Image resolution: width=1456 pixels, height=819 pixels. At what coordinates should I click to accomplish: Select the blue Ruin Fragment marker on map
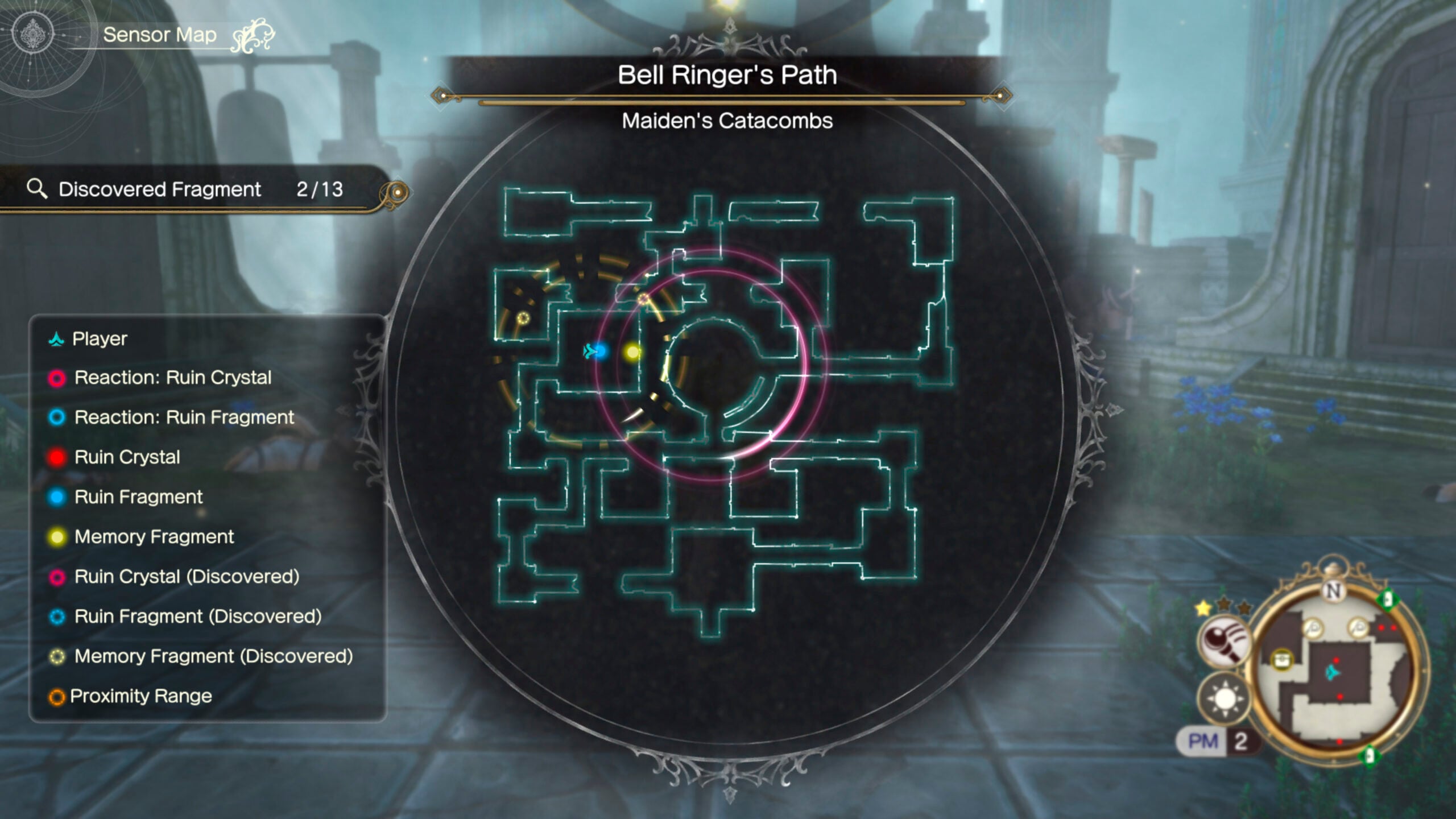click(601, 351)
